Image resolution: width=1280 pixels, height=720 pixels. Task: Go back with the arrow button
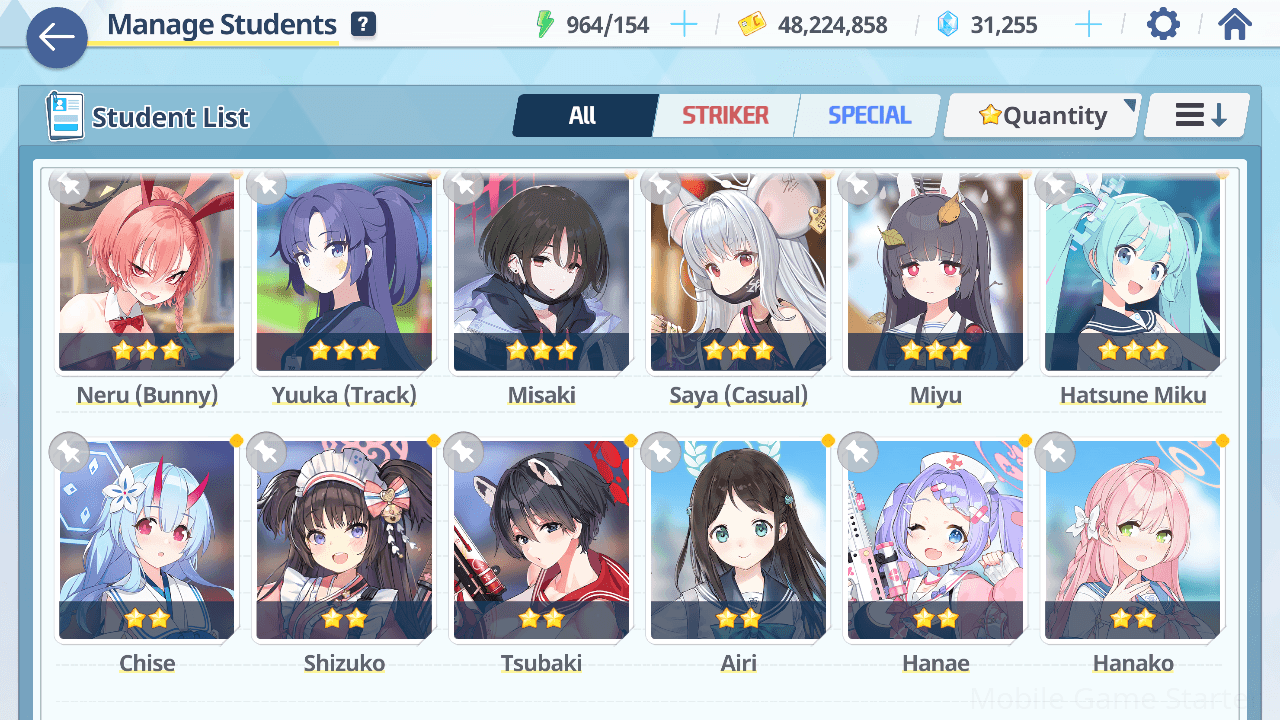pos(57,38)
